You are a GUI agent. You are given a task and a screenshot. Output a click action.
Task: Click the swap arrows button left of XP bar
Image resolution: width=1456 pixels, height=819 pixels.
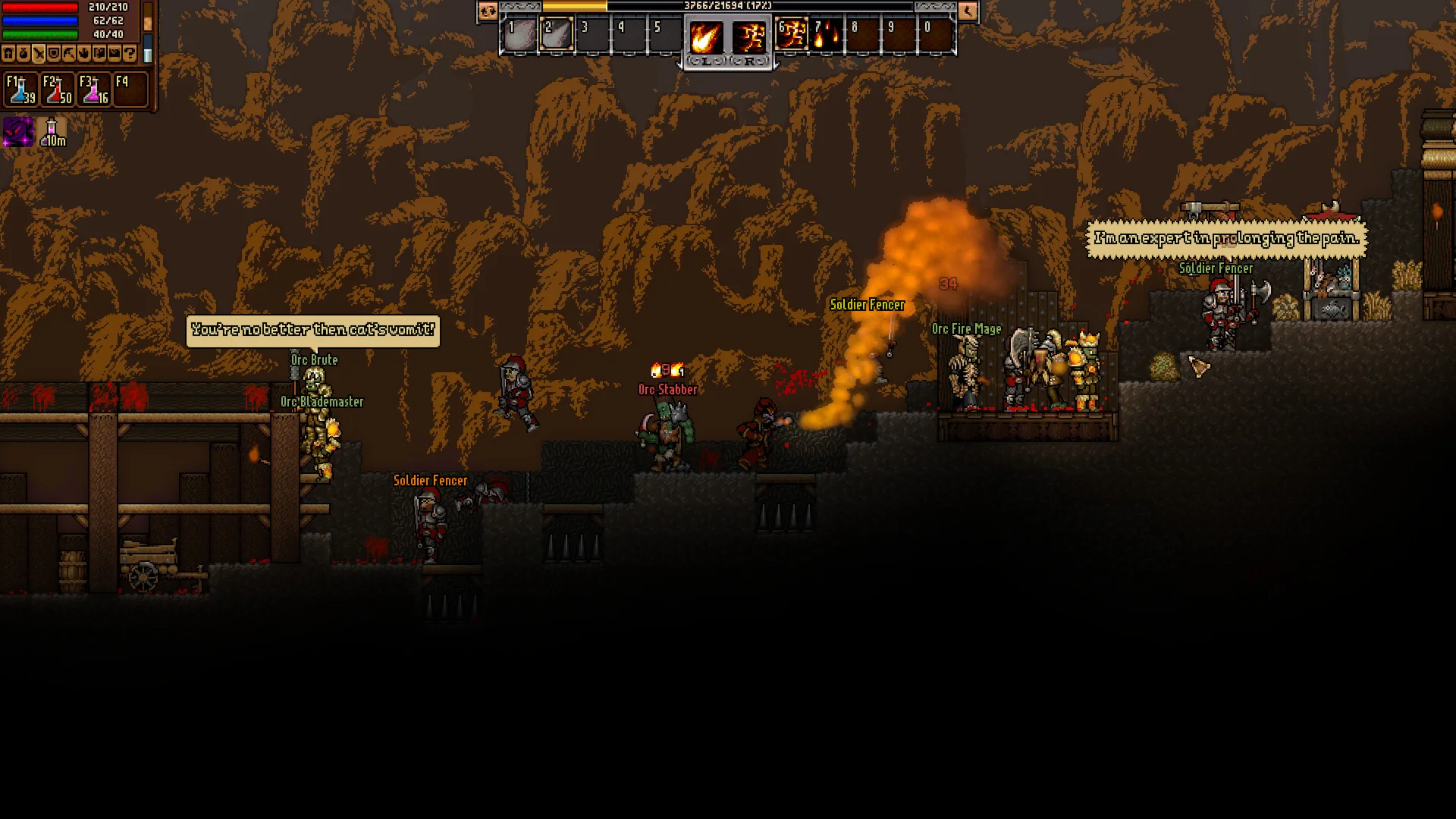tap(487, 11)
